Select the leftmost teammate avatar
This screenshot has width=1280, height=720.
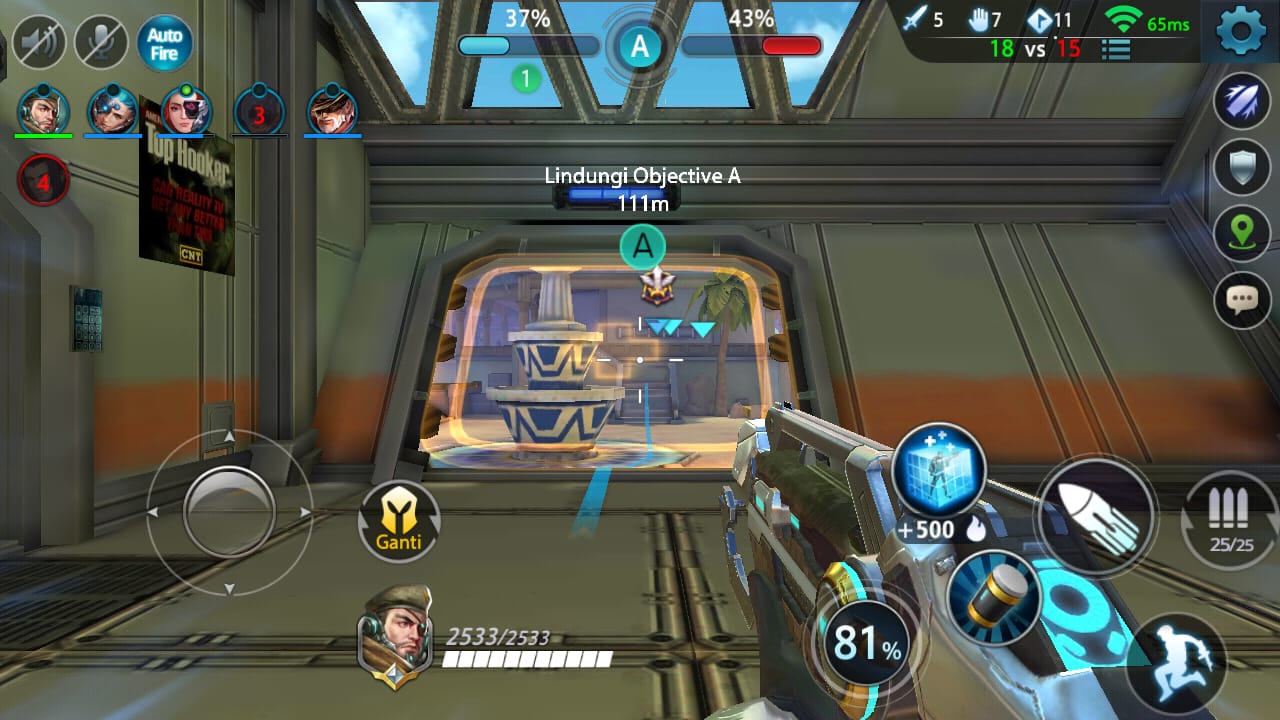42,110
